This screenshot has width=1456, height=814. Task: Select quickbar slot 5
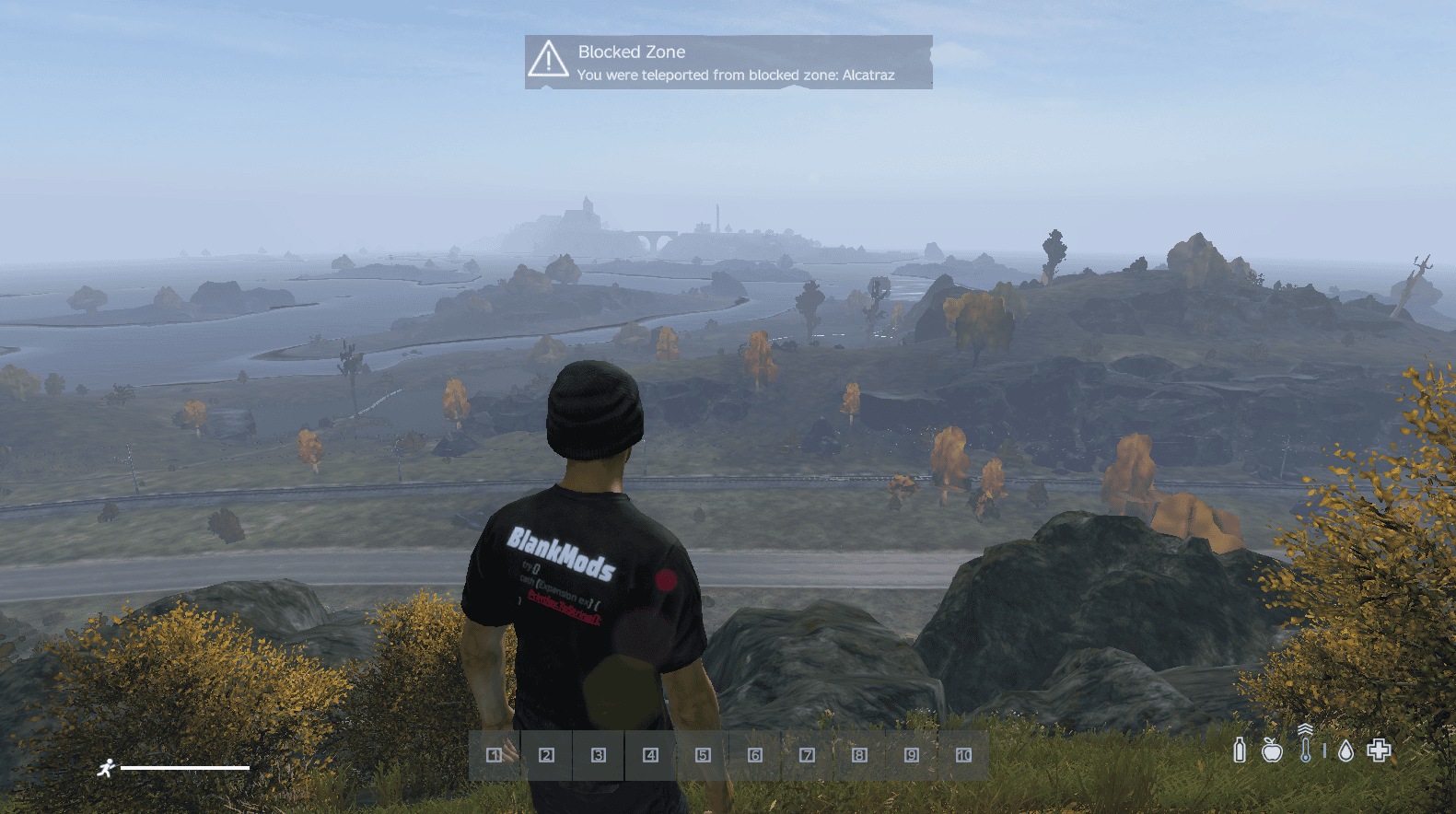[704, 755]
